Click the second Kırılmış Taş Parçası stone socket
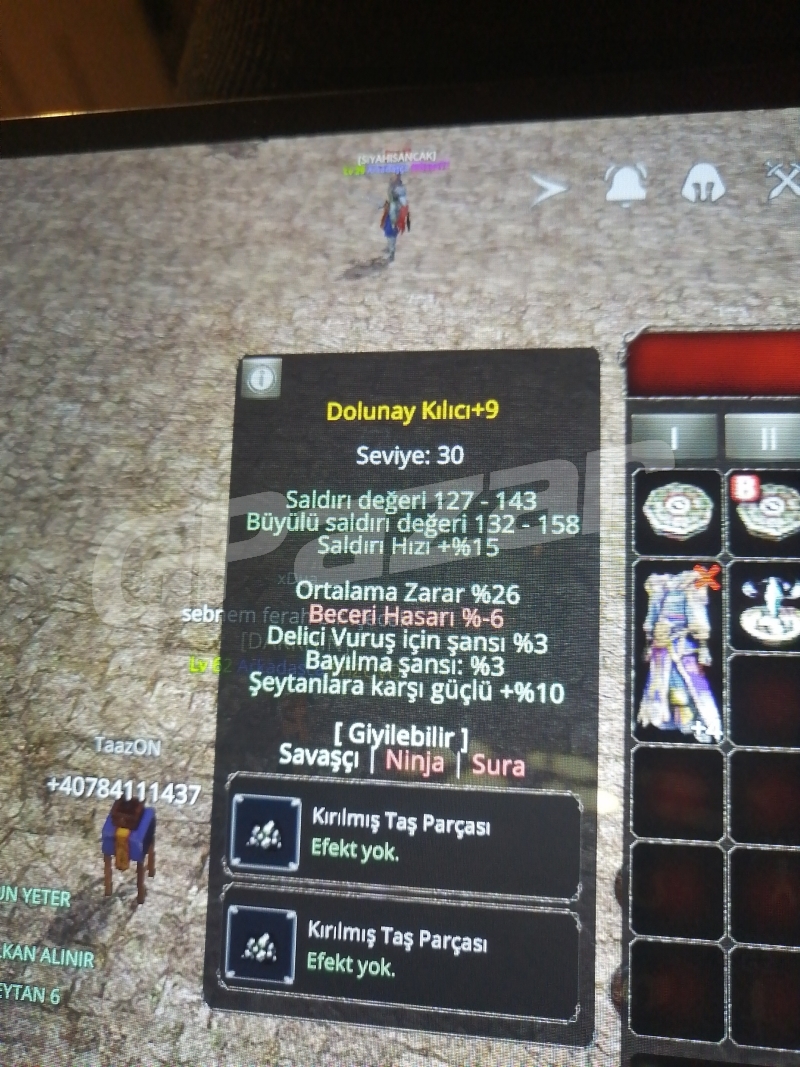The image size is (800, 1067). coord(260,945)
